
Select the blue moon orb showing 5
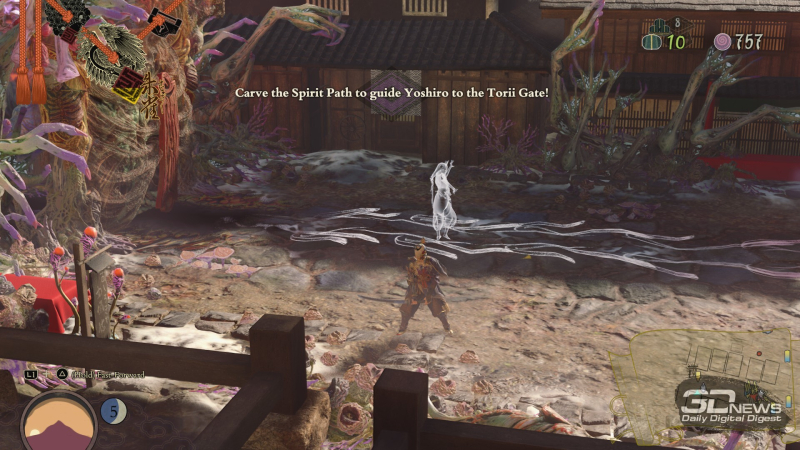[113, 410]
